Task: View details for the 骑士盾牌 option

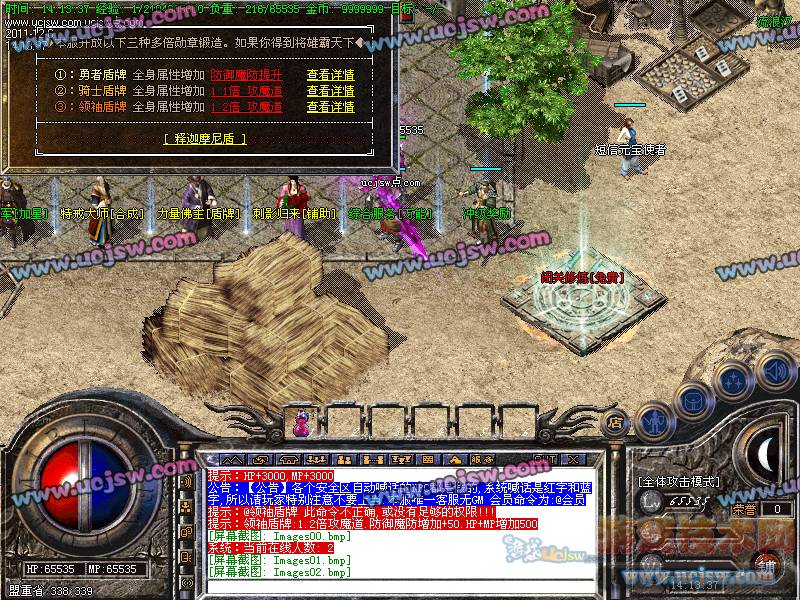Action: [x=330, y=91]
